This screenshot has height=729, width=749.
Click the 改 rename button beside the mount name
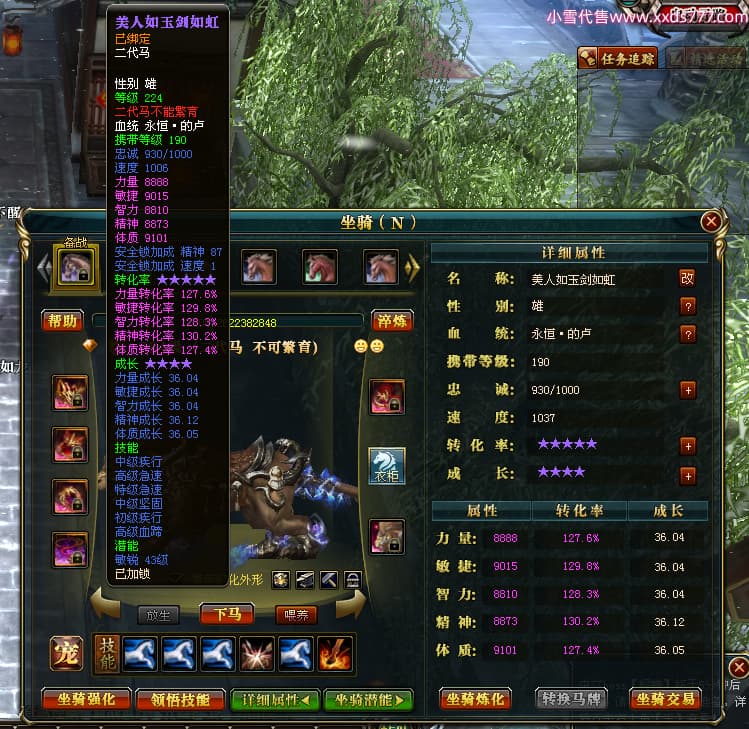687,278
